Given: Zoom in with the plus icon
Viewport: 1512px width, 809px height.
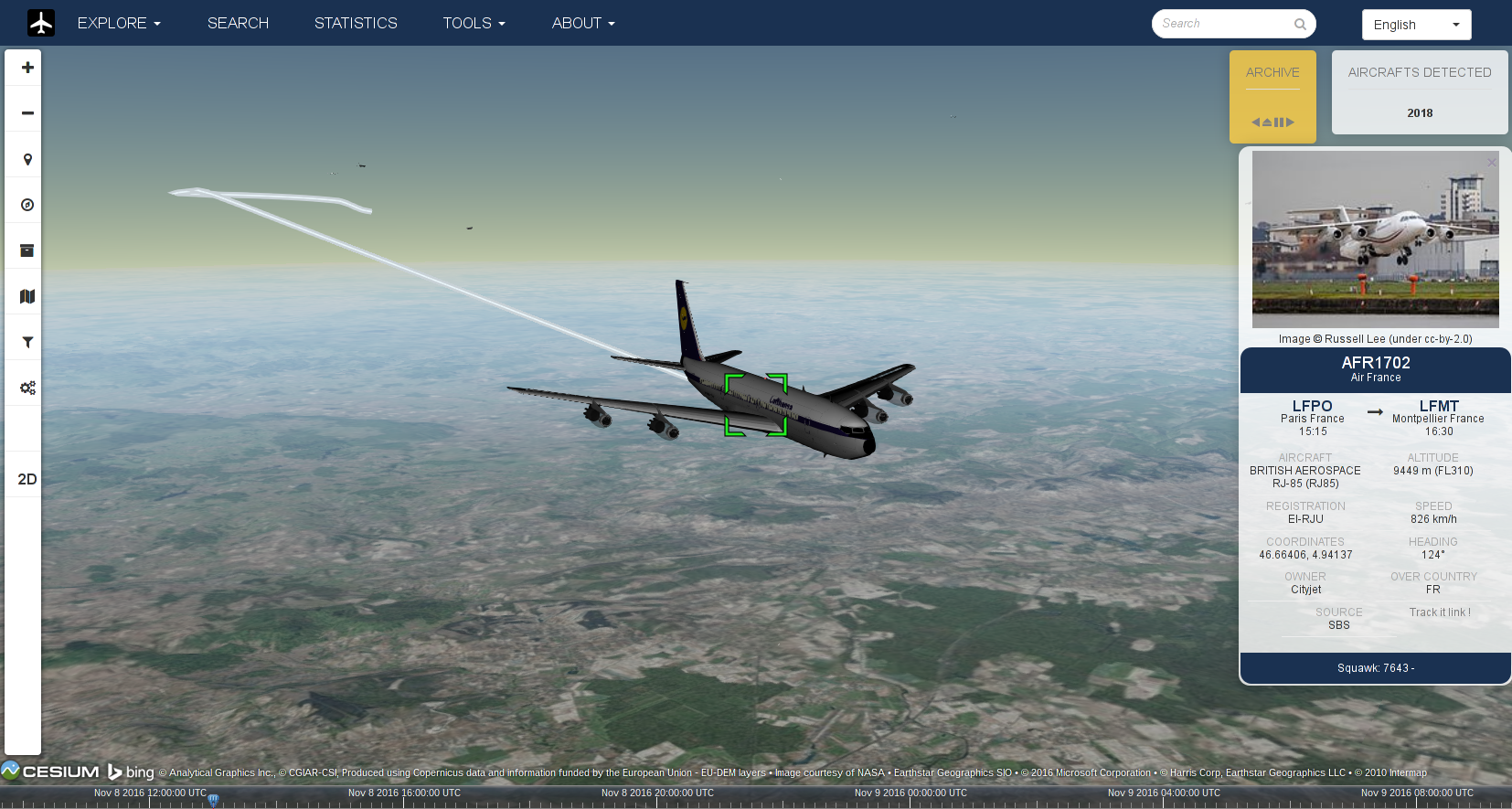Looking at the screenshot, I should point(26,67).
